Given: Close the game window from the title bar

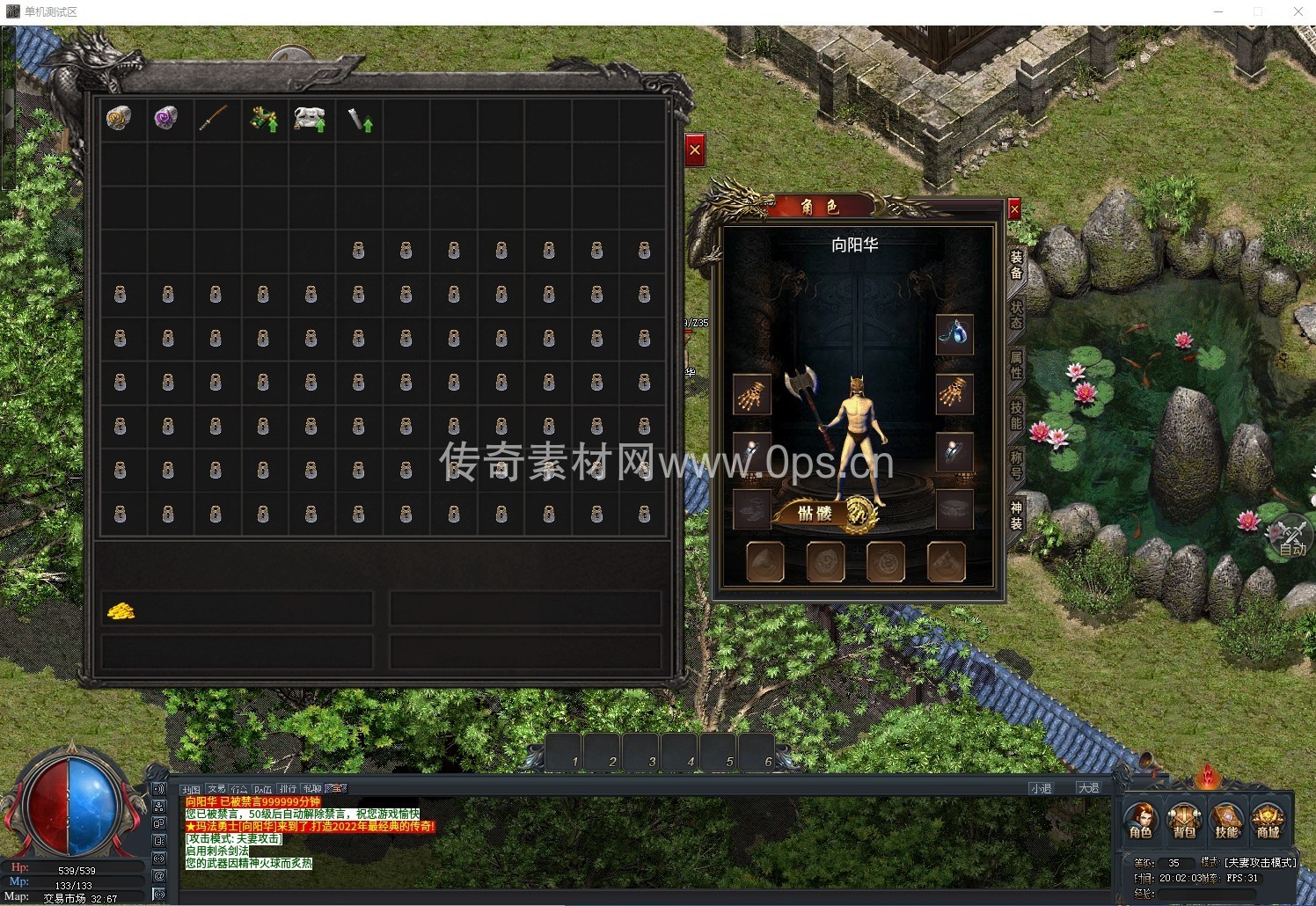Looking at the screenshot, I should pyautogui.click(x=1298, y=11).
